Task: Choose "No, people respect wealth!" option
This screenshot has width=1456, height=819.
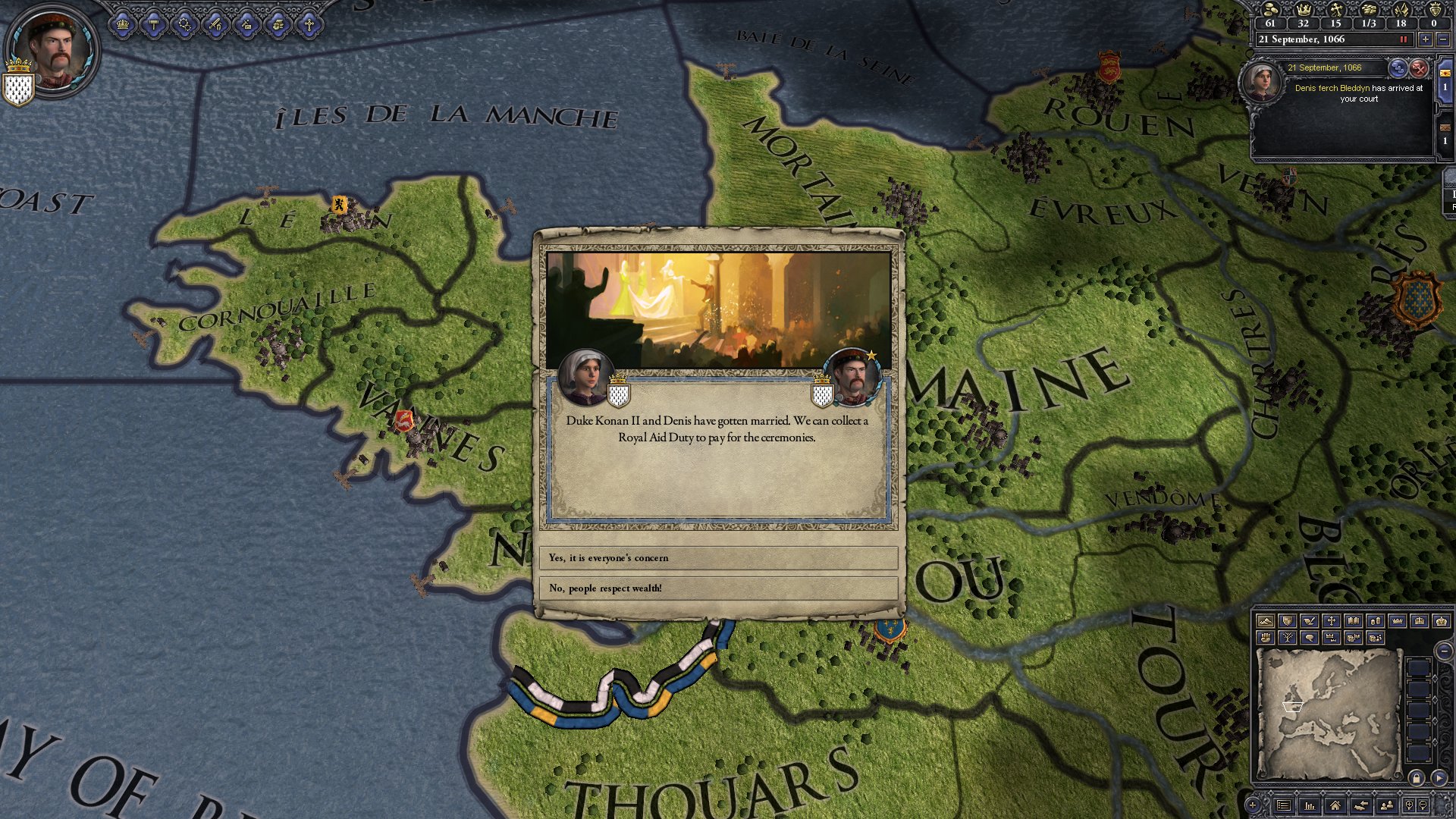Action: point(717,588)
